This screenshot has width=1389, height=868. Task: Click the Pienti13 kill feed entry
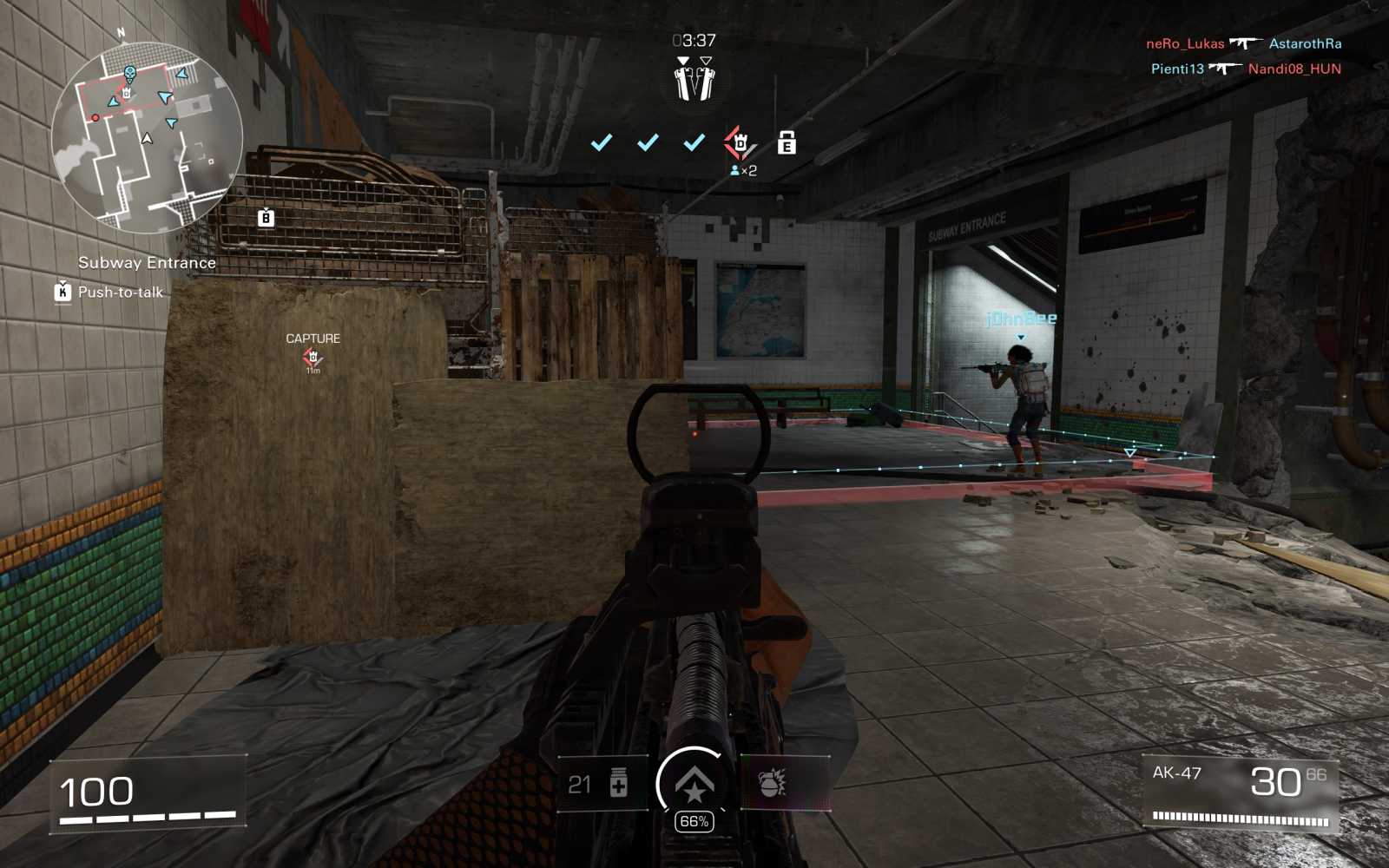tap(1177, 69)
